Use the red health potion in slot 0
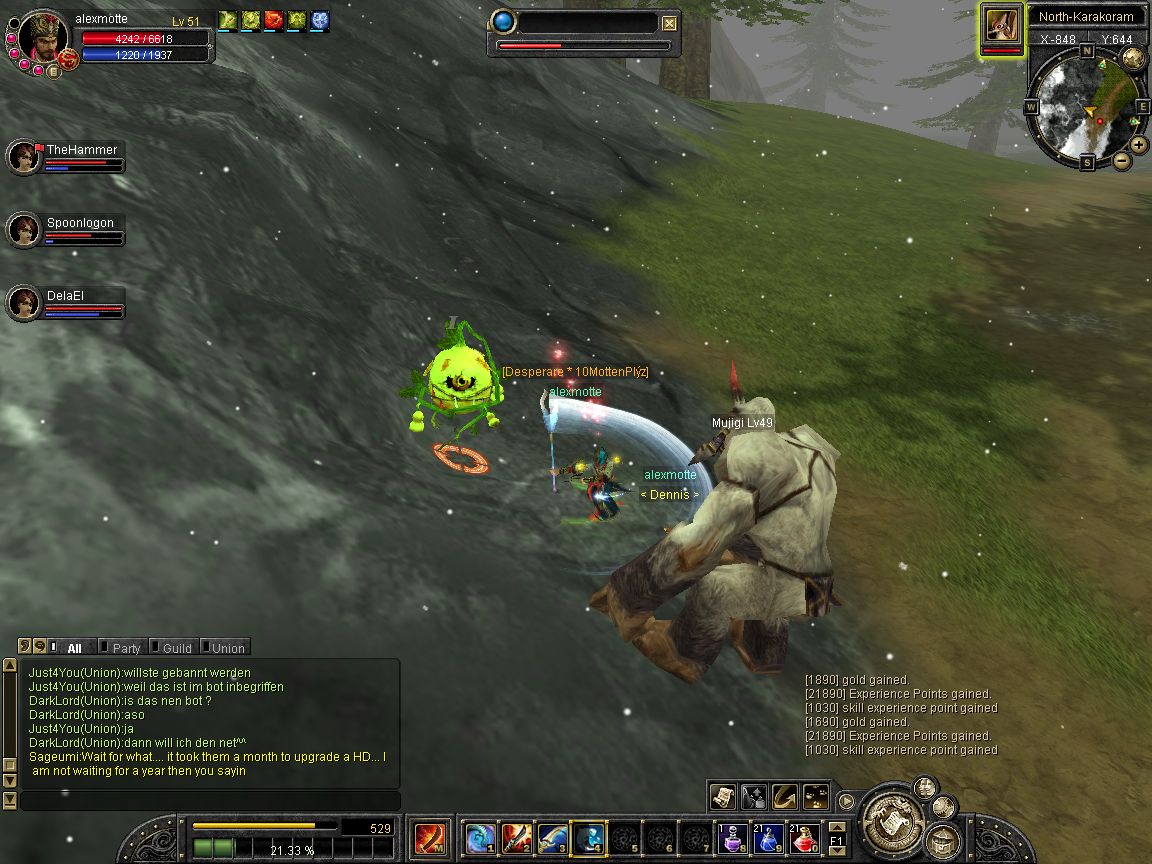Screen dimensions: 1152x864 [x=805, y=838]
